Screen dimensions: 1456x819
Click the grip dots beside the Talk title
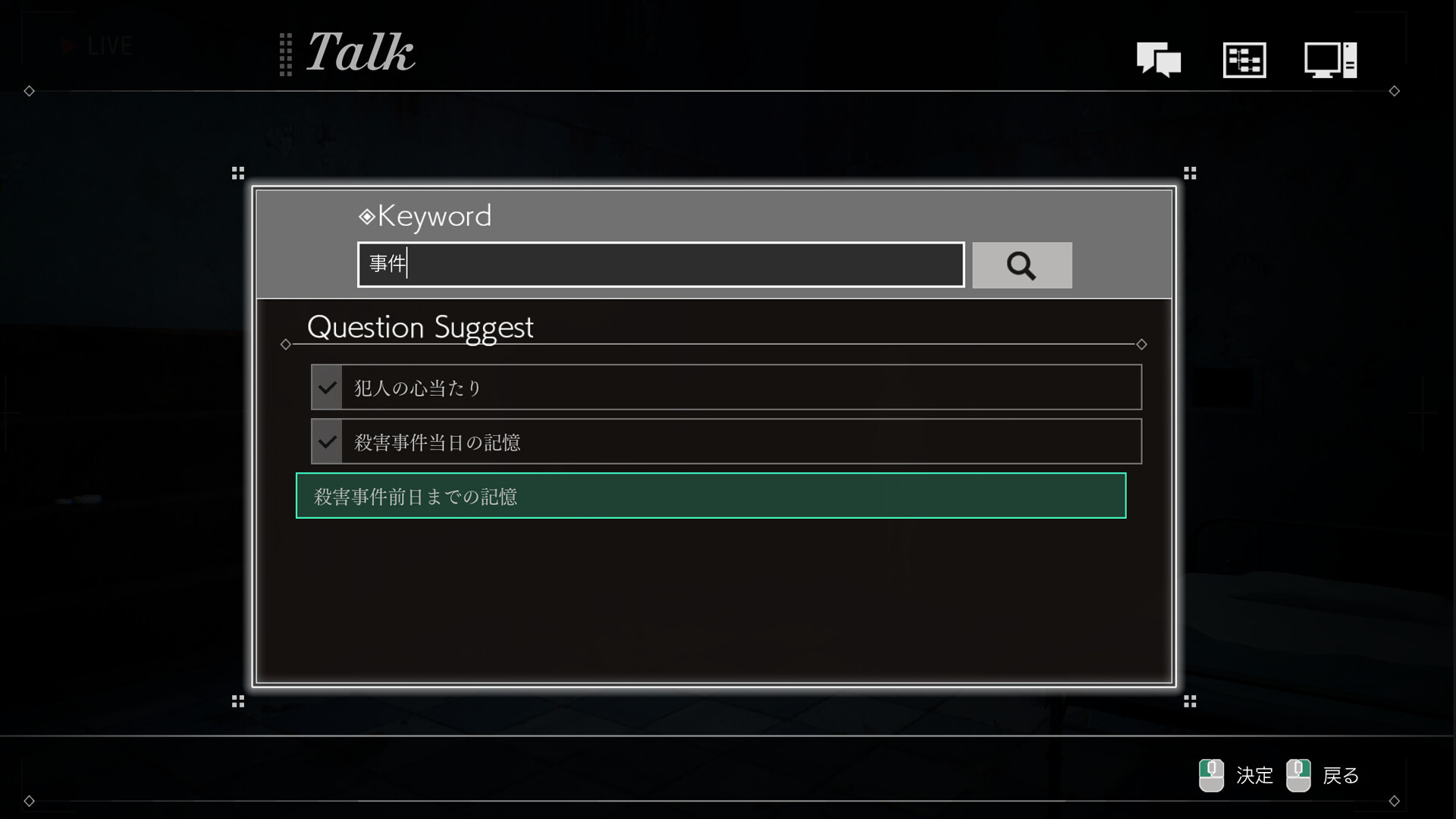click(x=286, y=53)
